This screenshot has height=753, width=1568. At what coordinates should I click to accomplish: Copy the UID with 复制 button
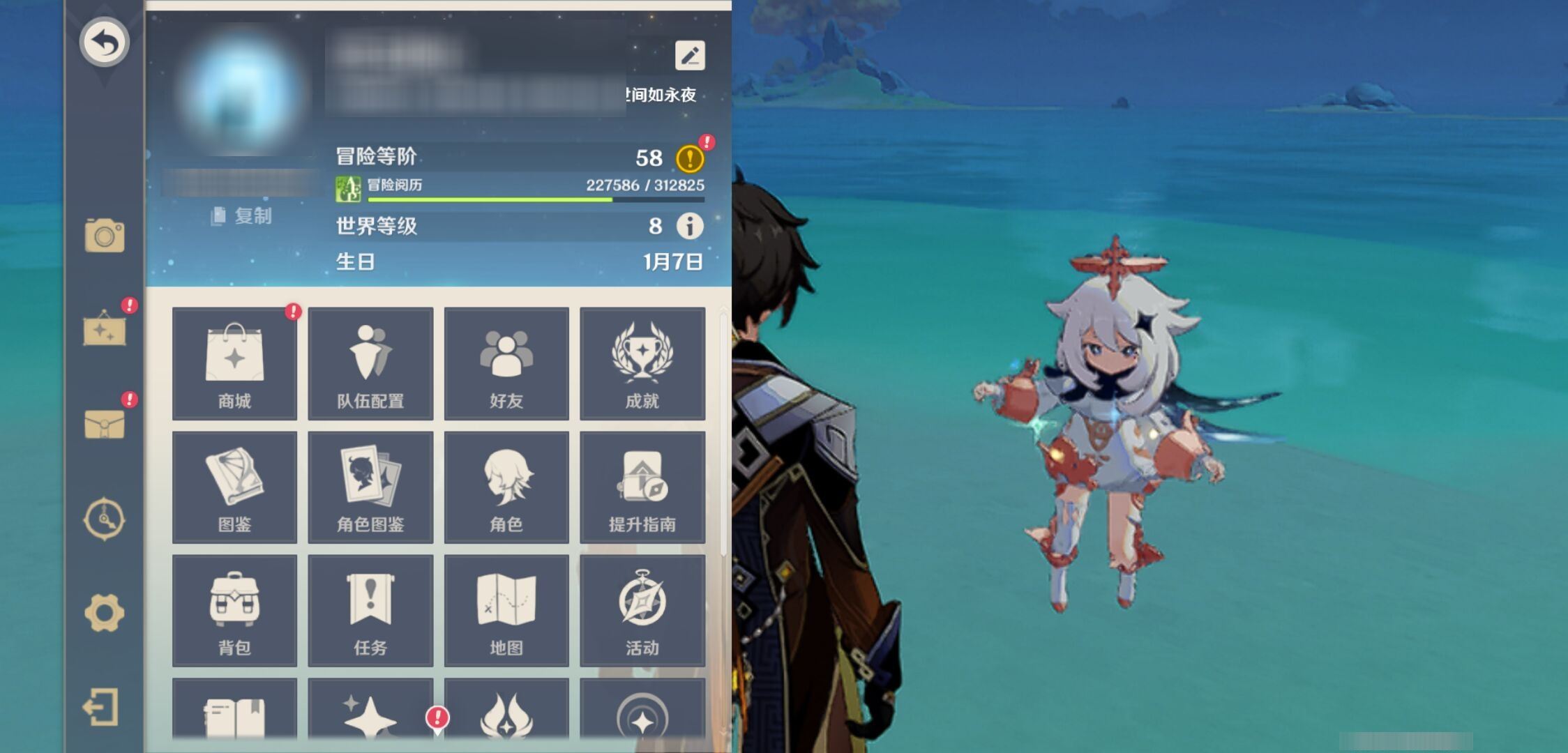click(x=242, y=216)
